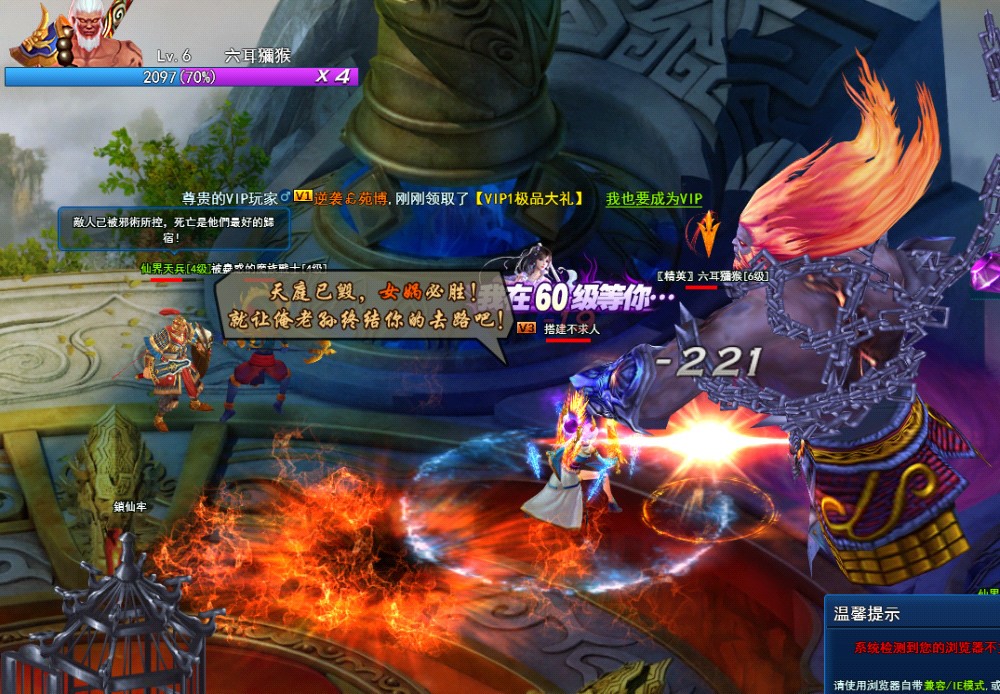Click the quest hint box about 邪術

(x=174, y=229)
